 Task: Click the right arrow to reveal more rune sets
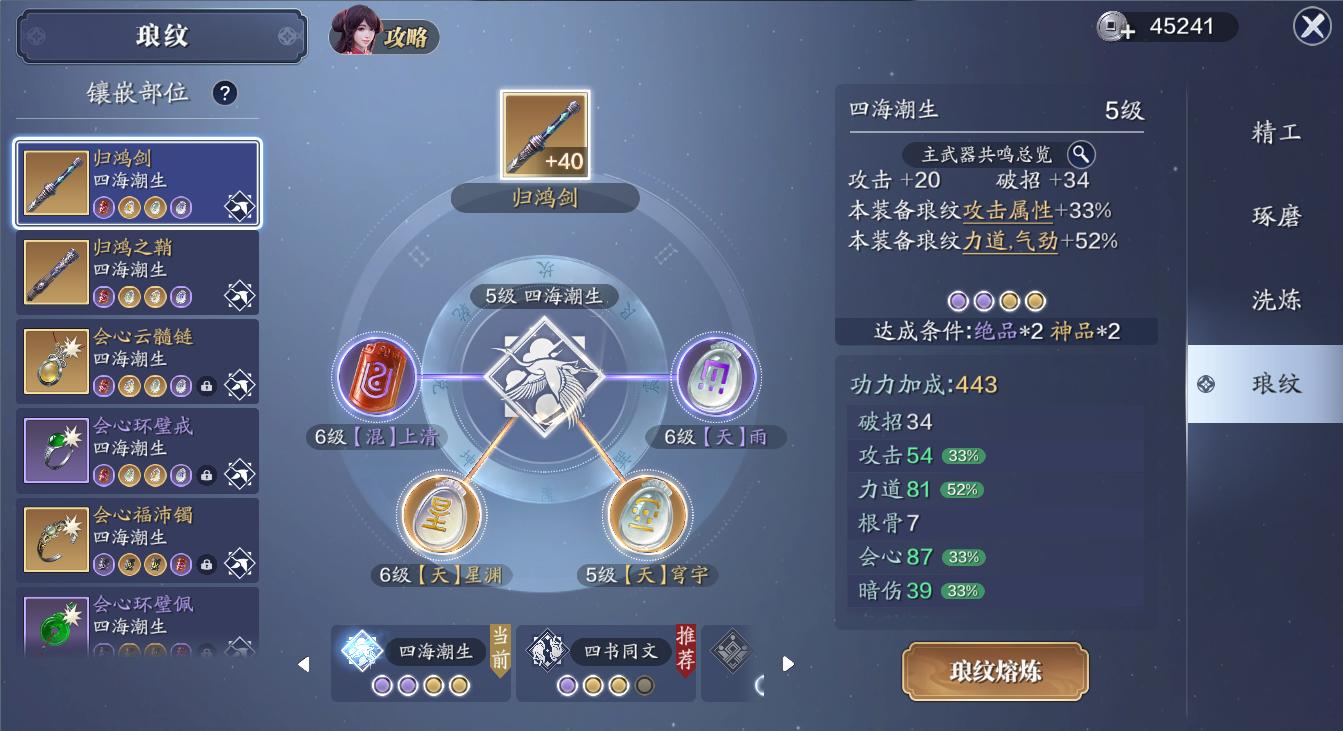click(x=787, y=662)
